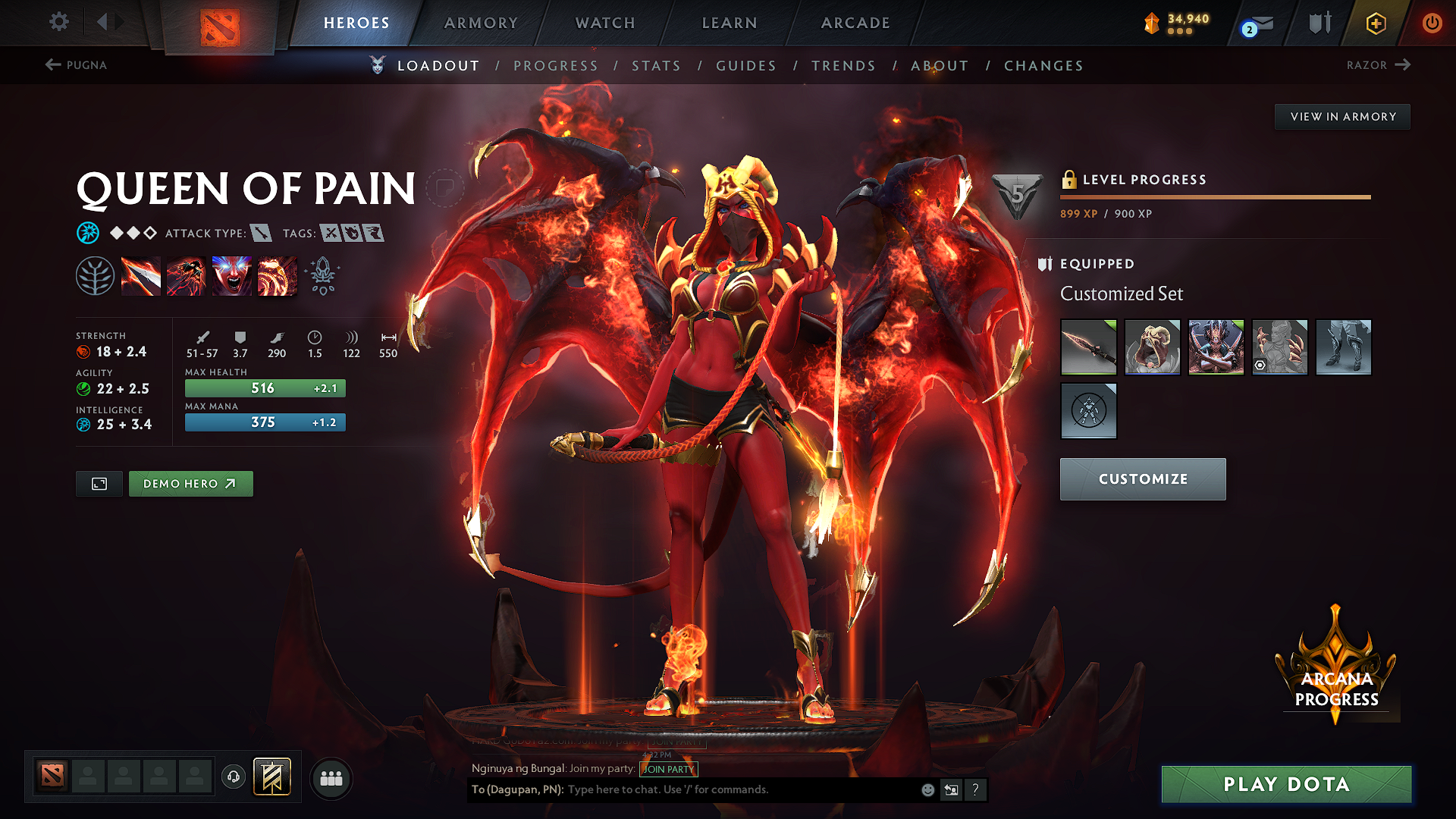The height and width of the screenshot is (819, 1456).
Task: Open the emoticon picker beside chat
Action: 927,789
